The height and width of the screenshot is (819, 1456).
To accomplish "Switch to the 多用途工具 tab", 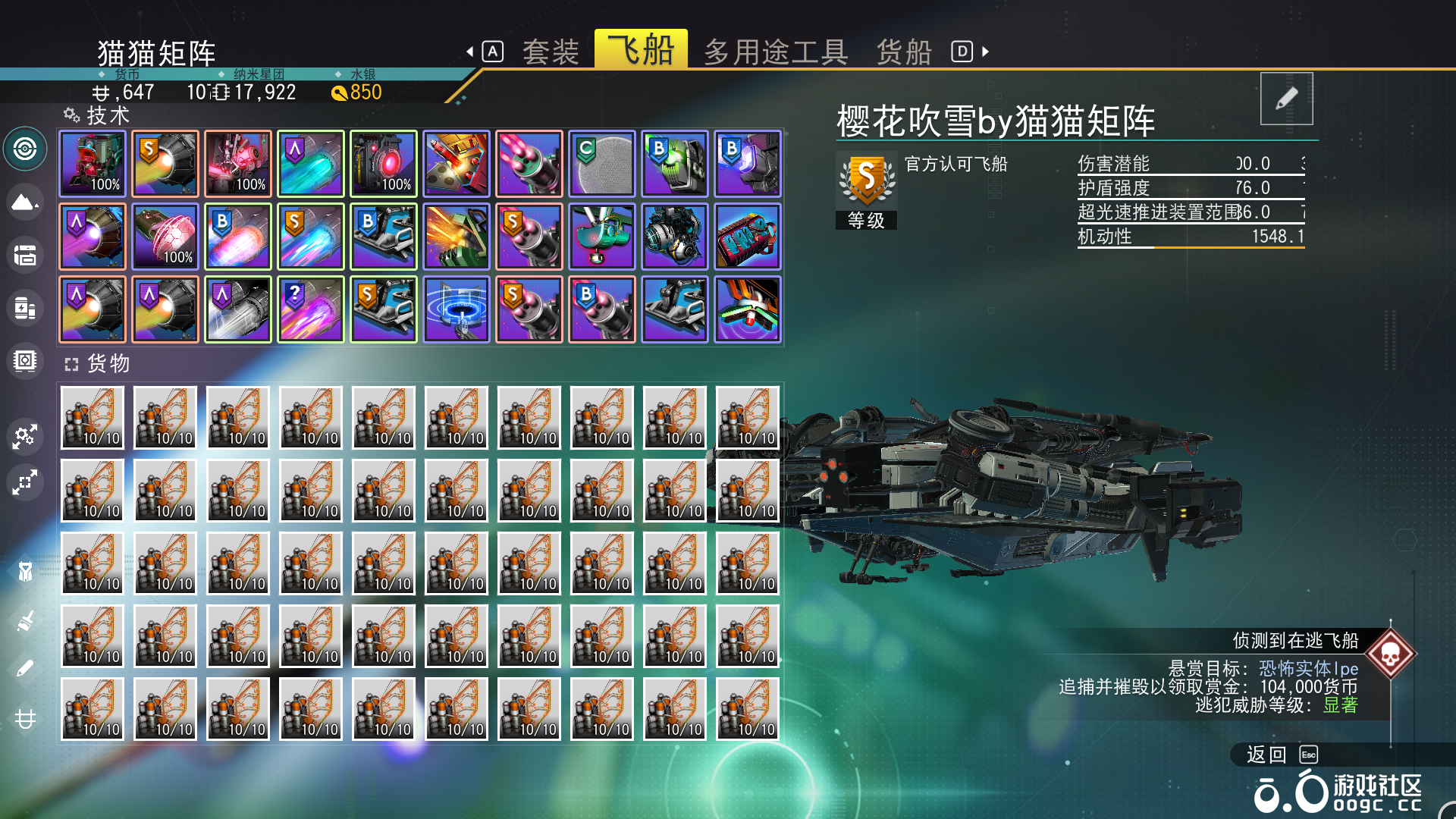I will point(775,51).
